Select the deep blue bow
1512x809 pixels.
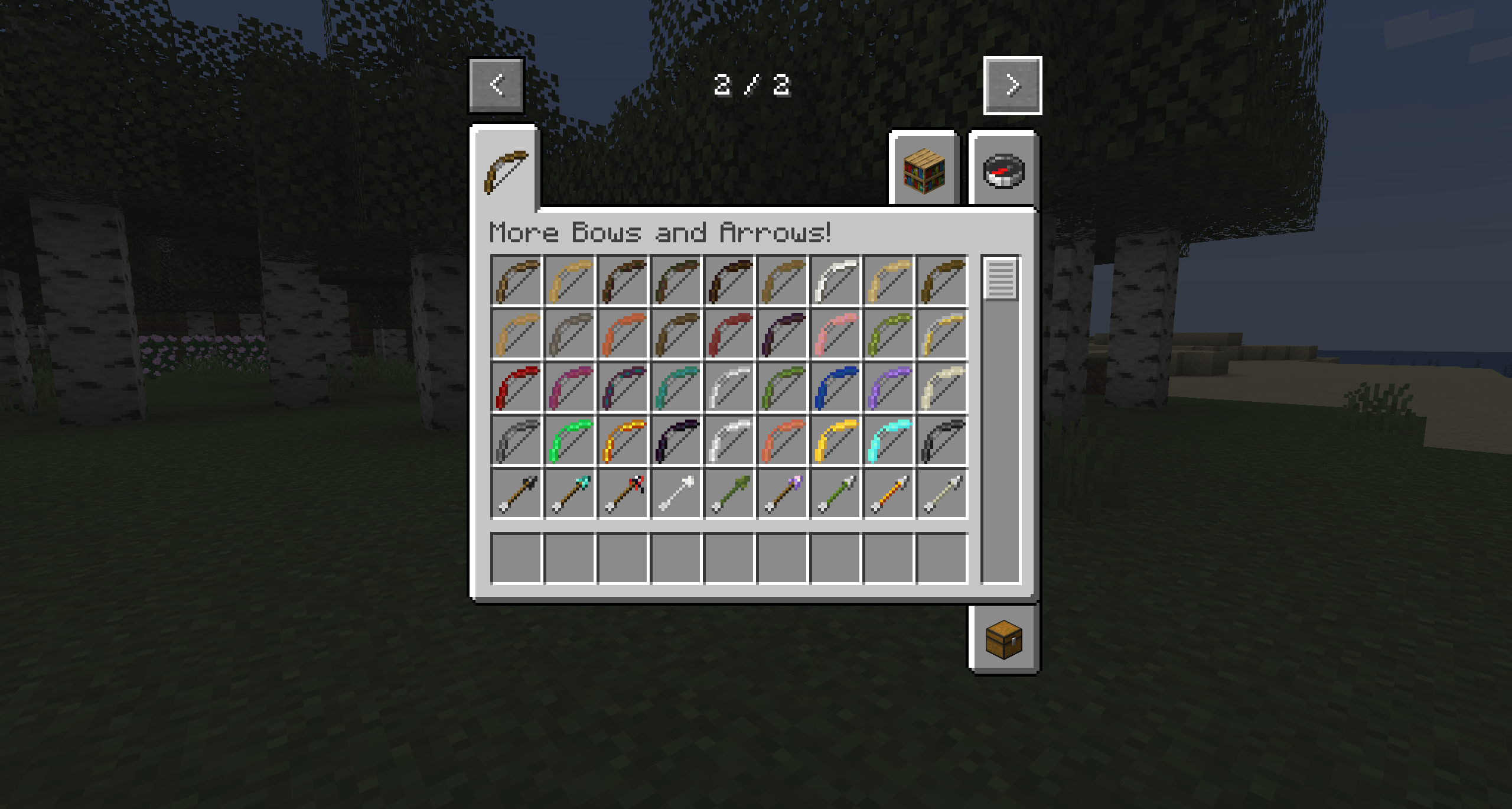(835, 387)
